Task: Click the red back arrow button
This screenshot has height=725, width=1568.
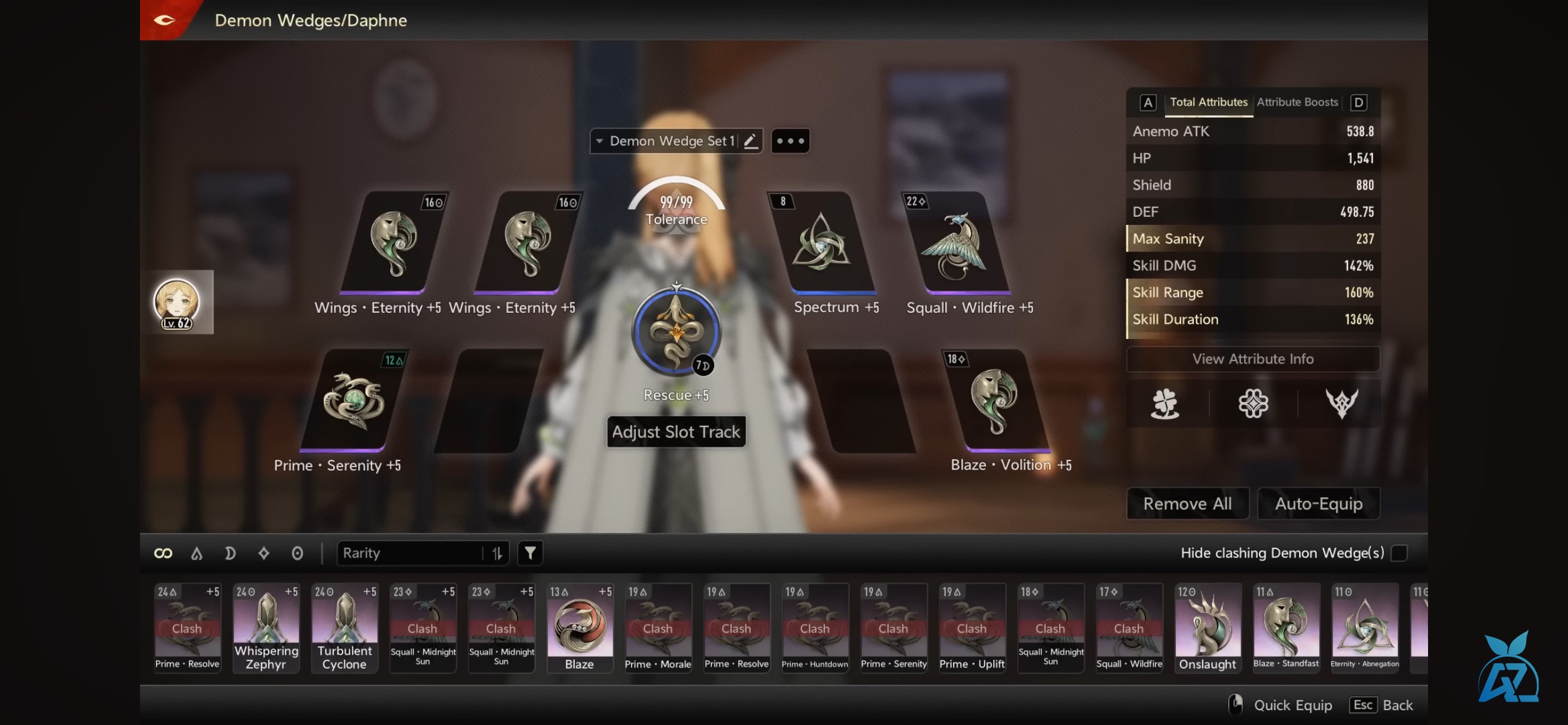Action: pos(164,20)
